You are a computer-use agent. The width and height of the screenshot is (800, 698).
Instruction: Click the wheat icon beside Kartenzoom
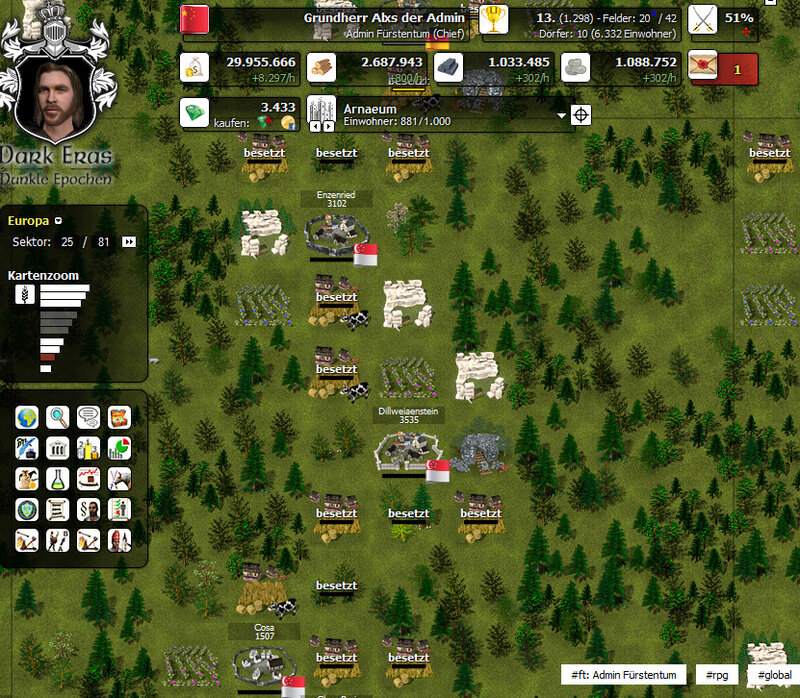[x=23, y=294]
